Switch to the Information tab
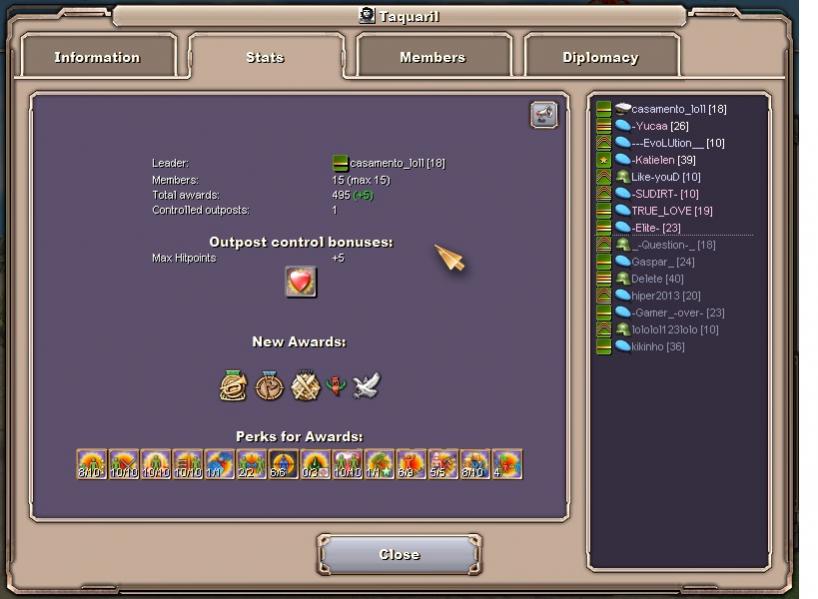The image size is (818, 599). pyautogui.click(x=97, y=57)
